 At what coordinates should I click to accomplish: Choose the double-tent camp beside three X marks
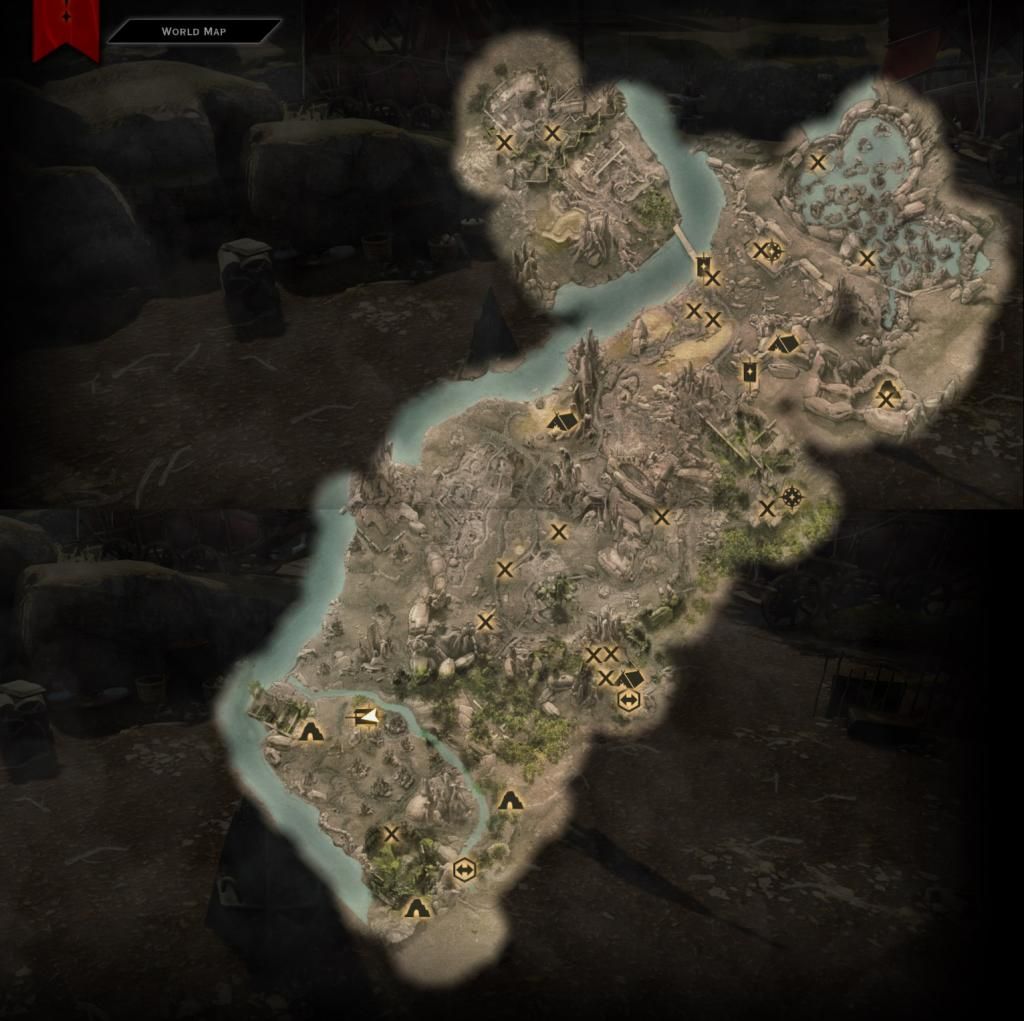(x=630, y=678)
